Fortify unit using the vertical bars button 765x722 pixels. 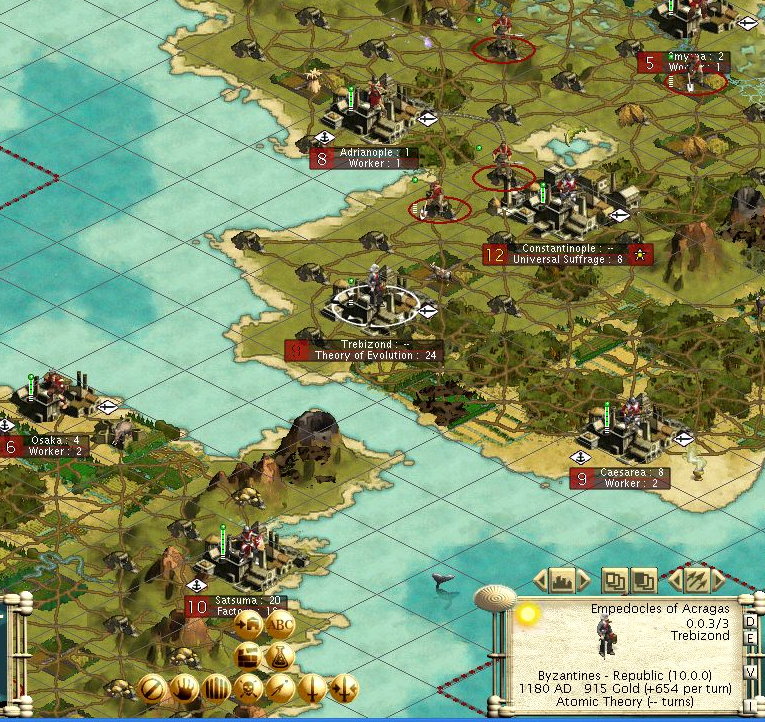(216, 688)
